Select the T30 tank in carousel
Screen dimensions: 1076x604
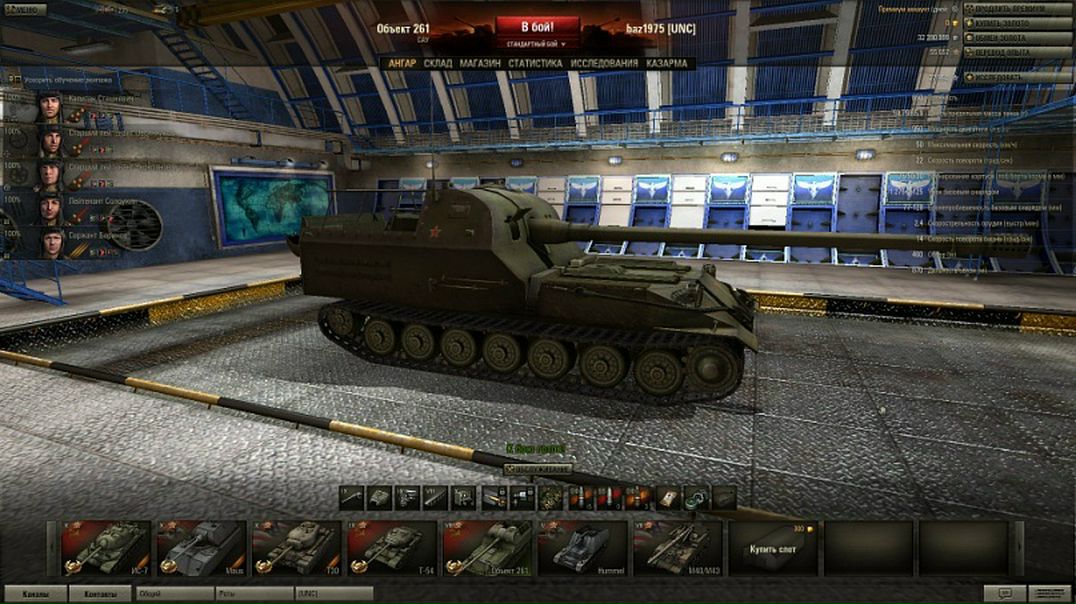pos(296,547)
